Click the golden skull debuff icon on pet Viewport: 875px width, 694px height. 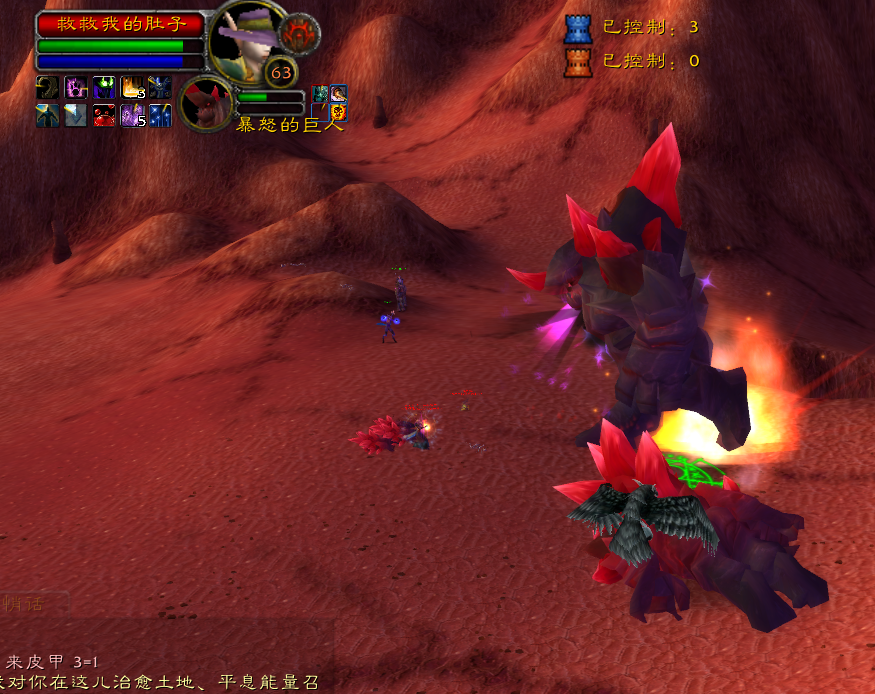click(338, 111)
